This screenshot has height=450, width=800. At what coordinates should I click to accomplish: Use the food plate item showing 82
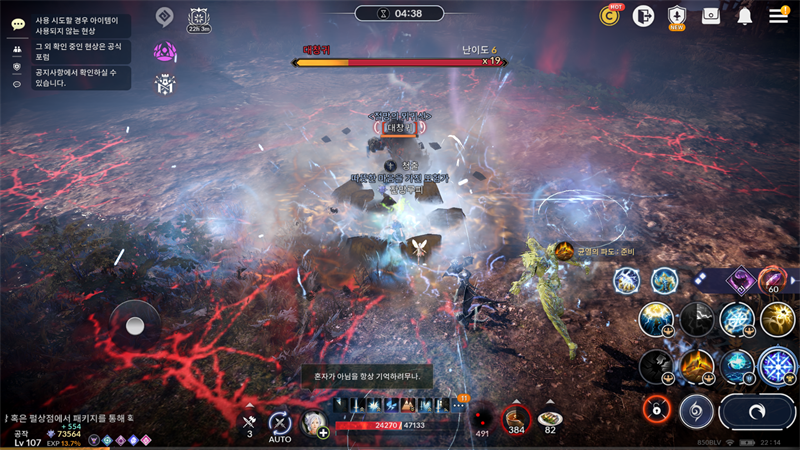pos(550,418)
